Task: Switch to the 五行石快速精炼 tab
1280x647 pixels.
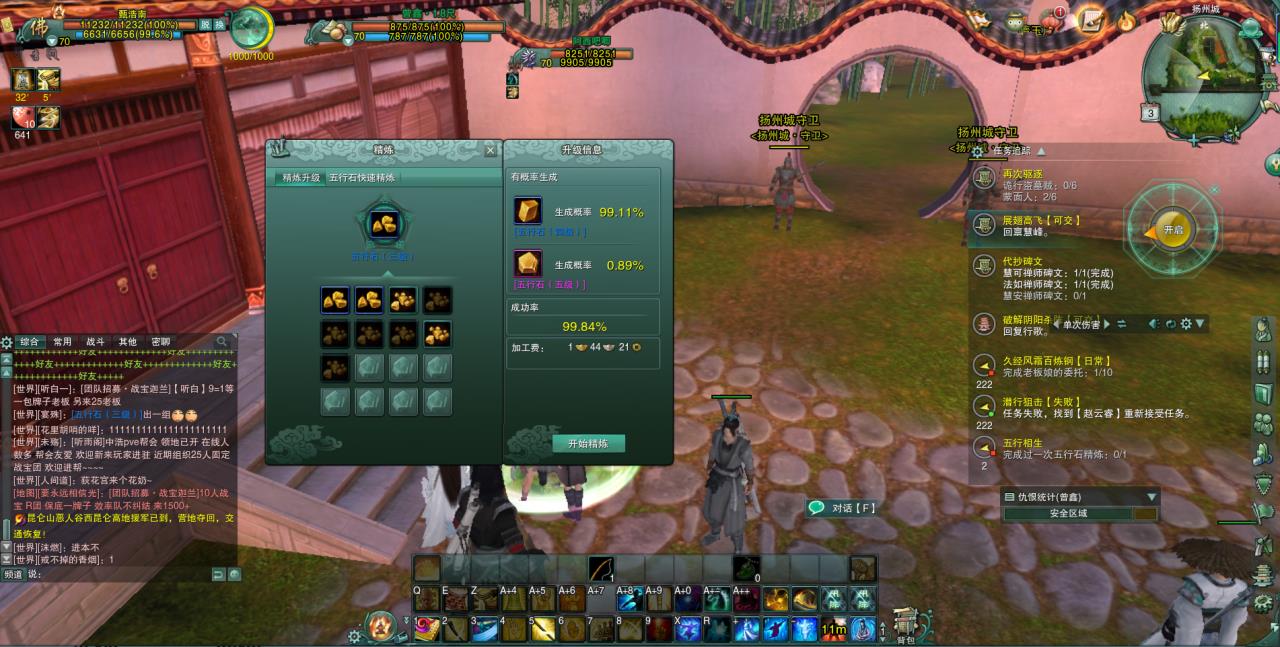Action: click(362, 177)
